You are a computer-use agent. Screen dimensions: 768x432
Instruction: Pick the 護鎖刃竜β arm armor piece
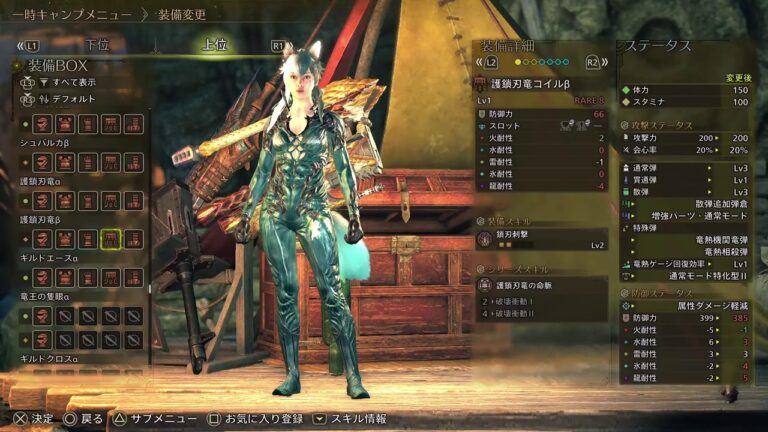coord(88,239)
